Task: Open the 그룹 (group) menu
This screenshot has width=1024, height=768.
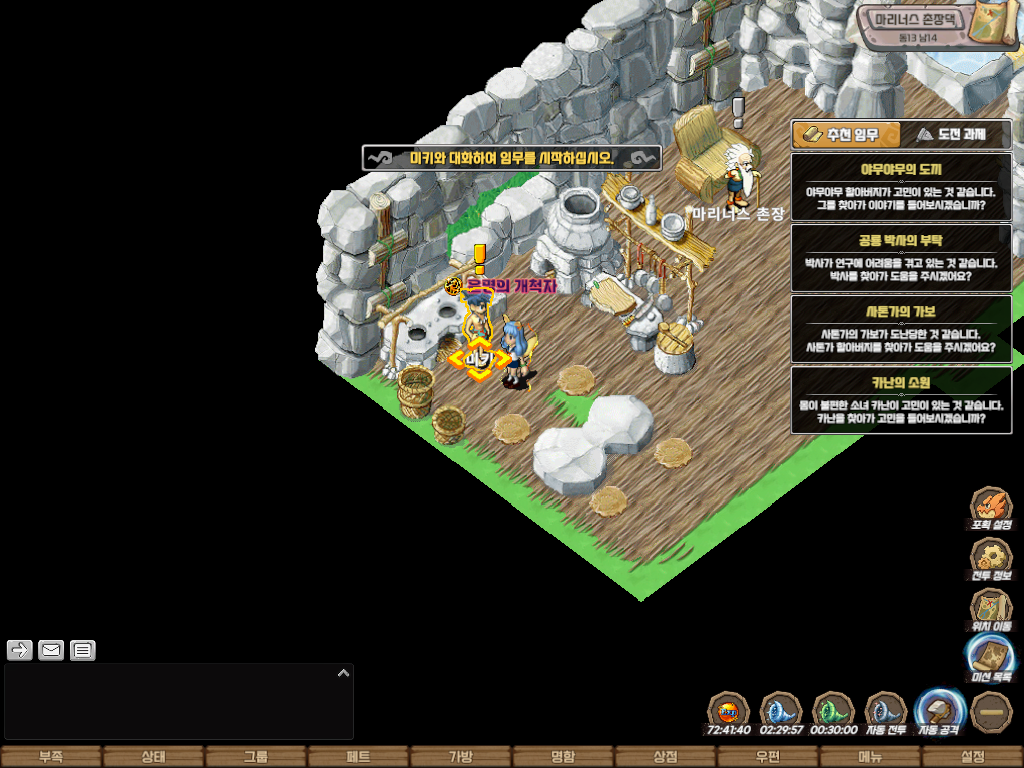Action: coord(256,757)
